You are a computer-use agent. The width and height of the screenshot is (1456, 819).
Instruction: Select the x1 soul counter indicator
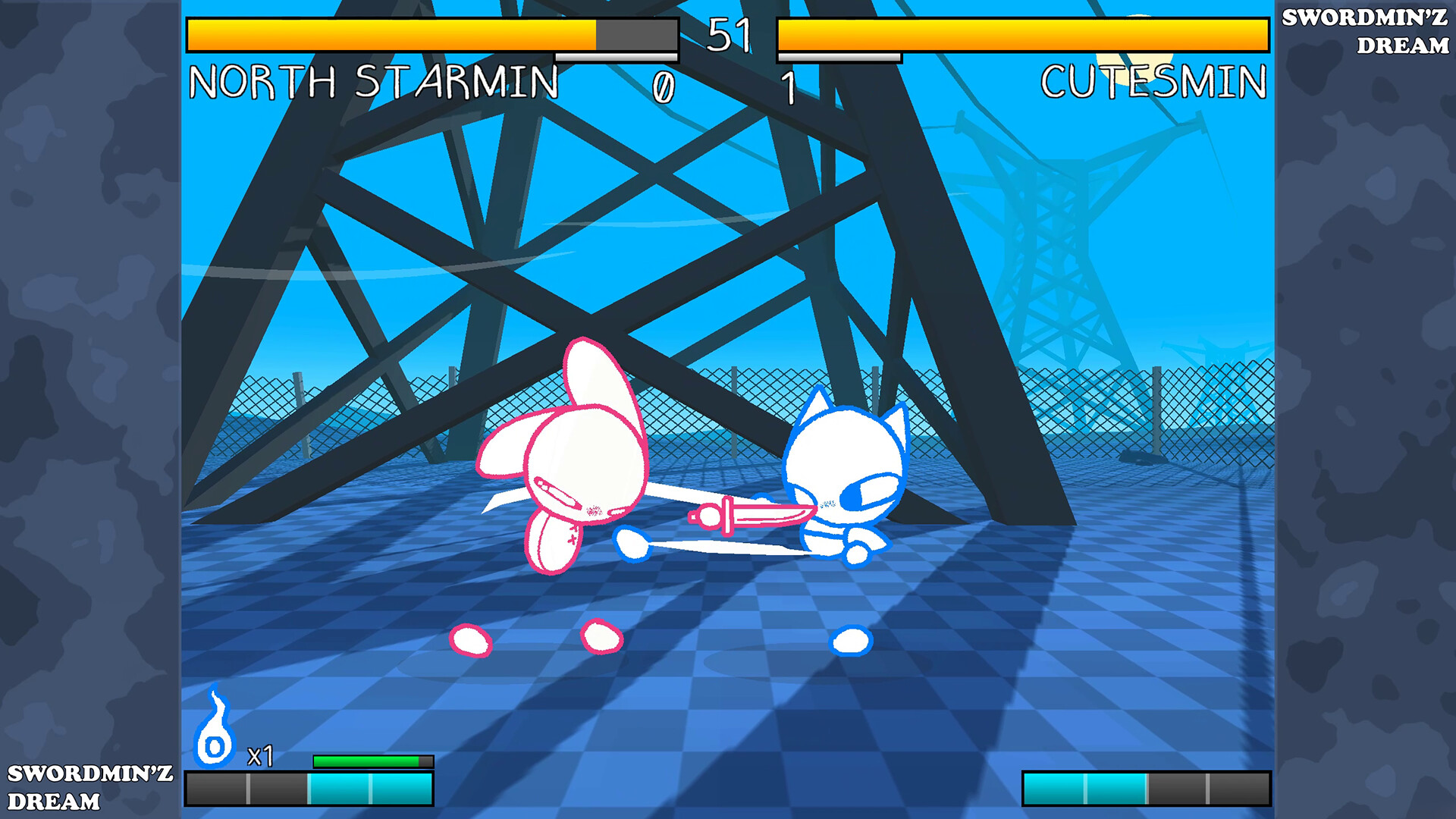point(261,755)
